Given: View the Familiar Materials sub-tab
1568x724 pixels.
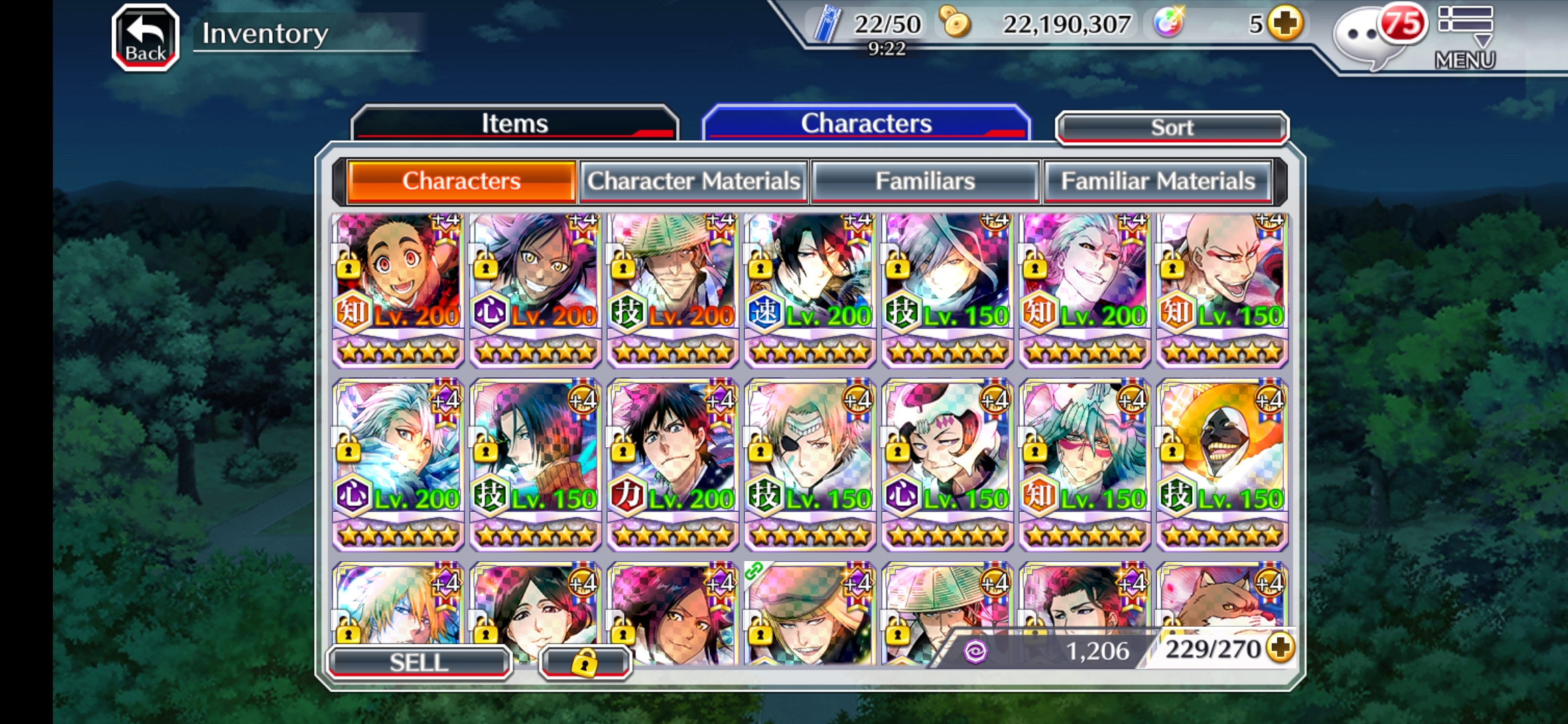Looking at the screenshot, I should (1157, 181).
